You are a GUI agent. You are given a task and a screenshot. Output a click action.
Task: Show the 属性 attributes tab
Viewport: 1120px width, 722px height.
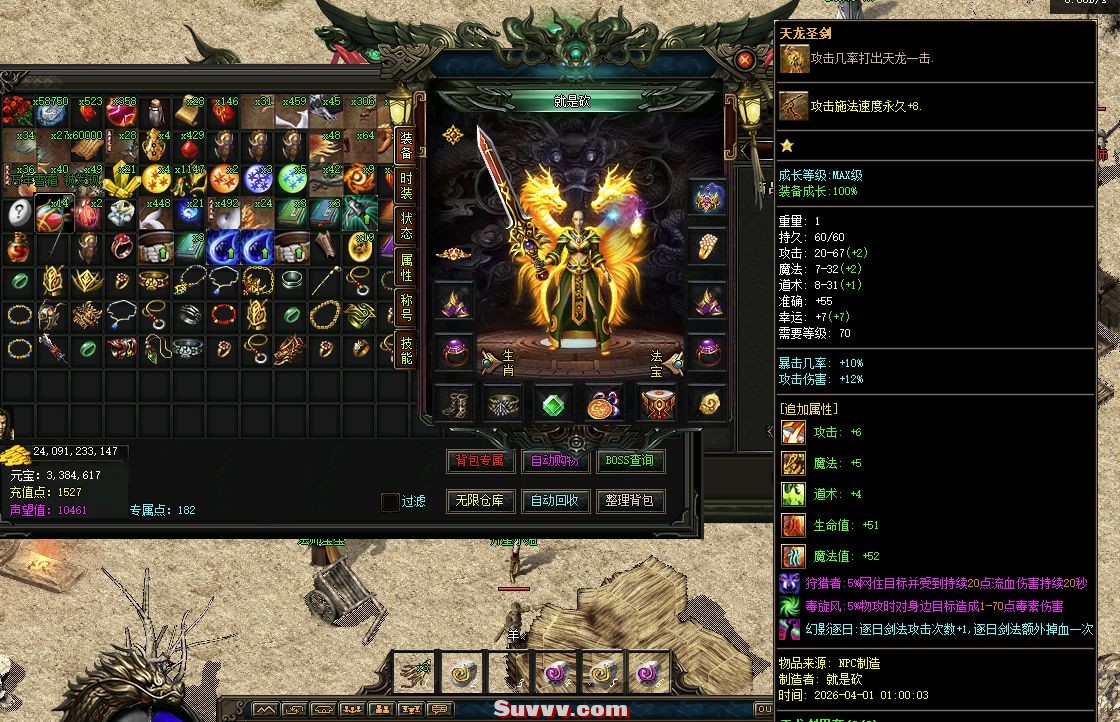pos(406,267)
